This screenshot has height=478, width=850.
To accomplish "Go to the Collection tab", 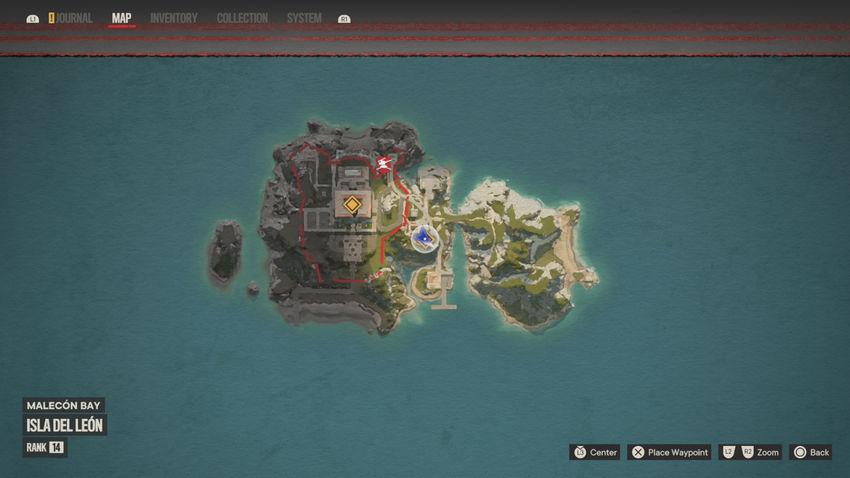I will (242, 18).
